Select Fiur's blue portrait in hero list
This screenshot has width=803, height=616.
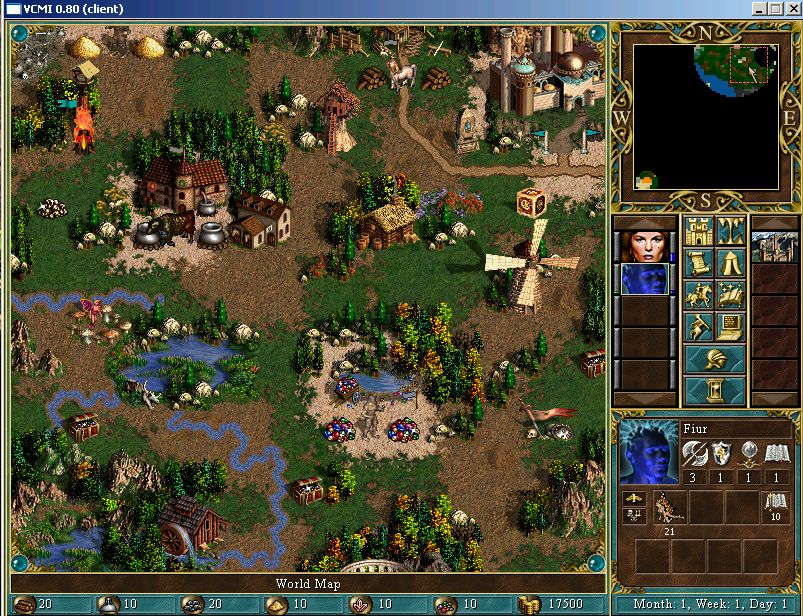coord(644,279)
